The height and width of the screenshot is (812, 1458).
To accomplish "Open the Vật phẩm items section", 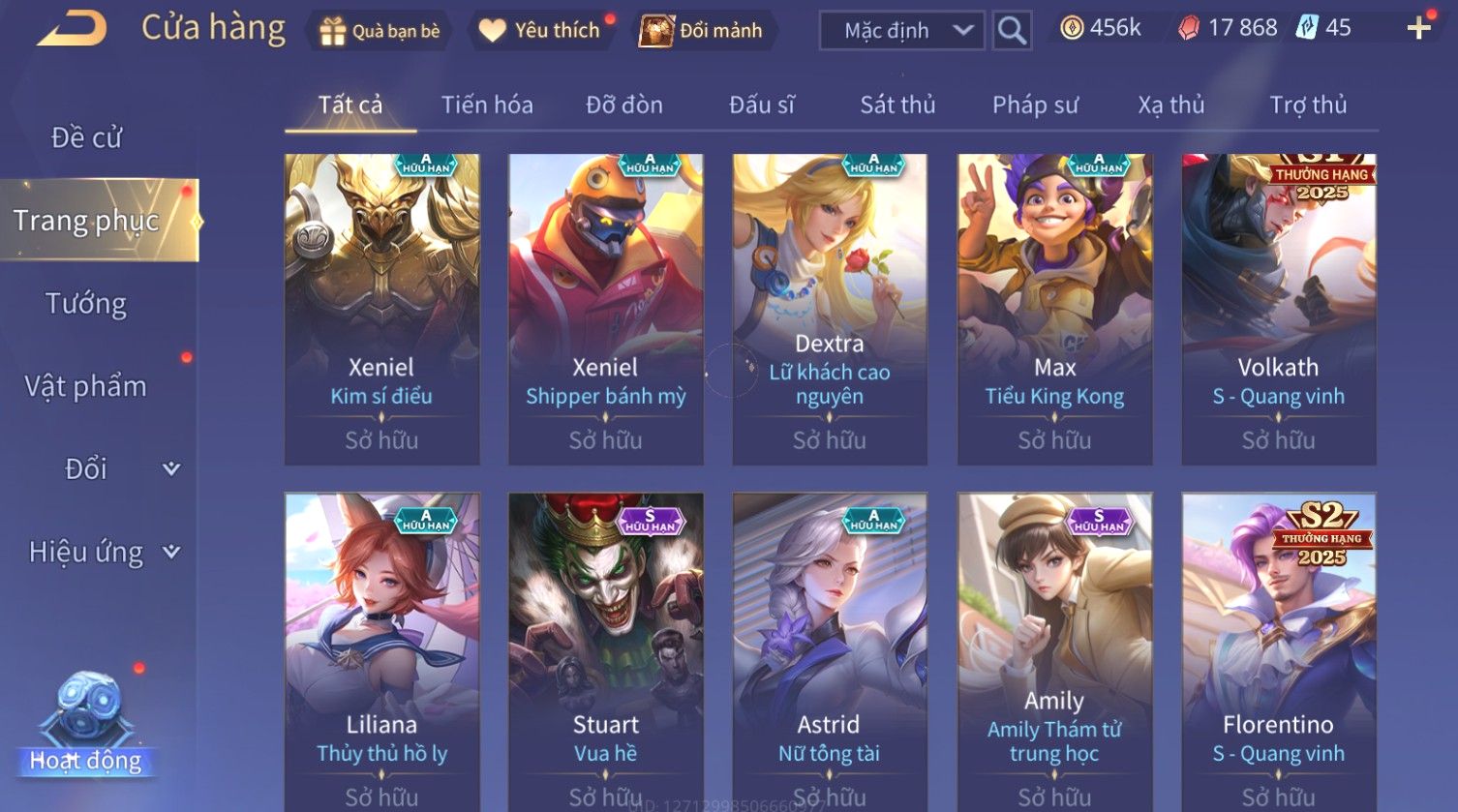I will tap(86, 386).
